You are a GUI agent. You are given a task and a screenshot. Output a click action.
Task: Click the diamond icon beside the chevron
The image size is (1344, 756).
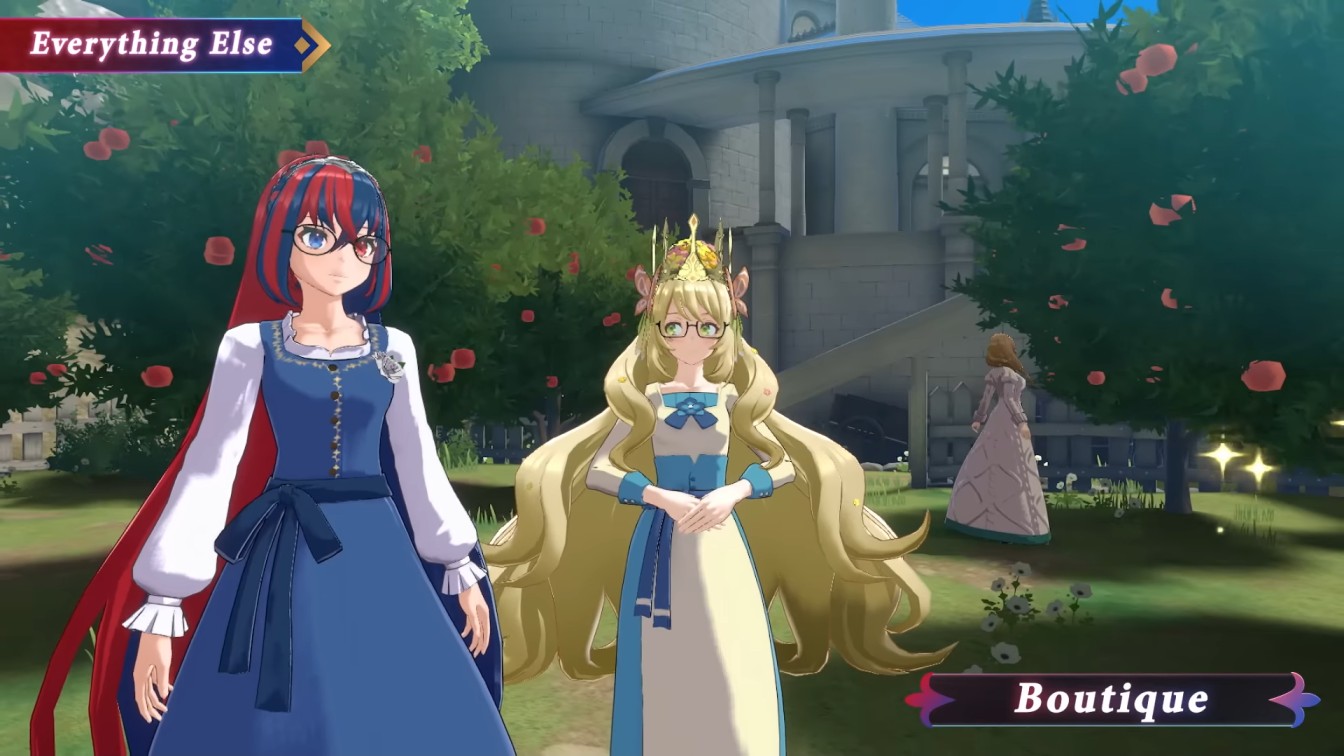click(x=302, y=44)
